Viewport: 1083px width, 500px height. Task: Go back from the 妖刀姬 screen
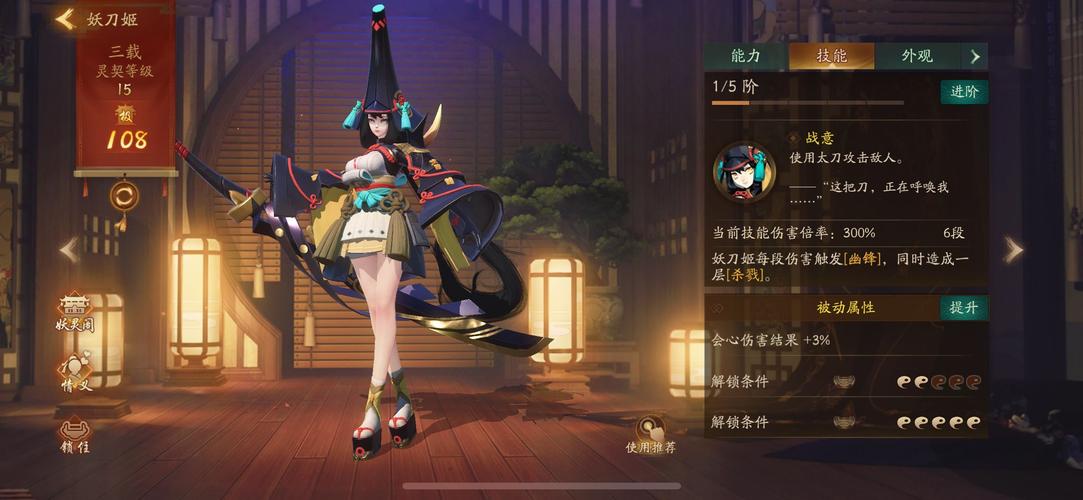coord(66,19)
